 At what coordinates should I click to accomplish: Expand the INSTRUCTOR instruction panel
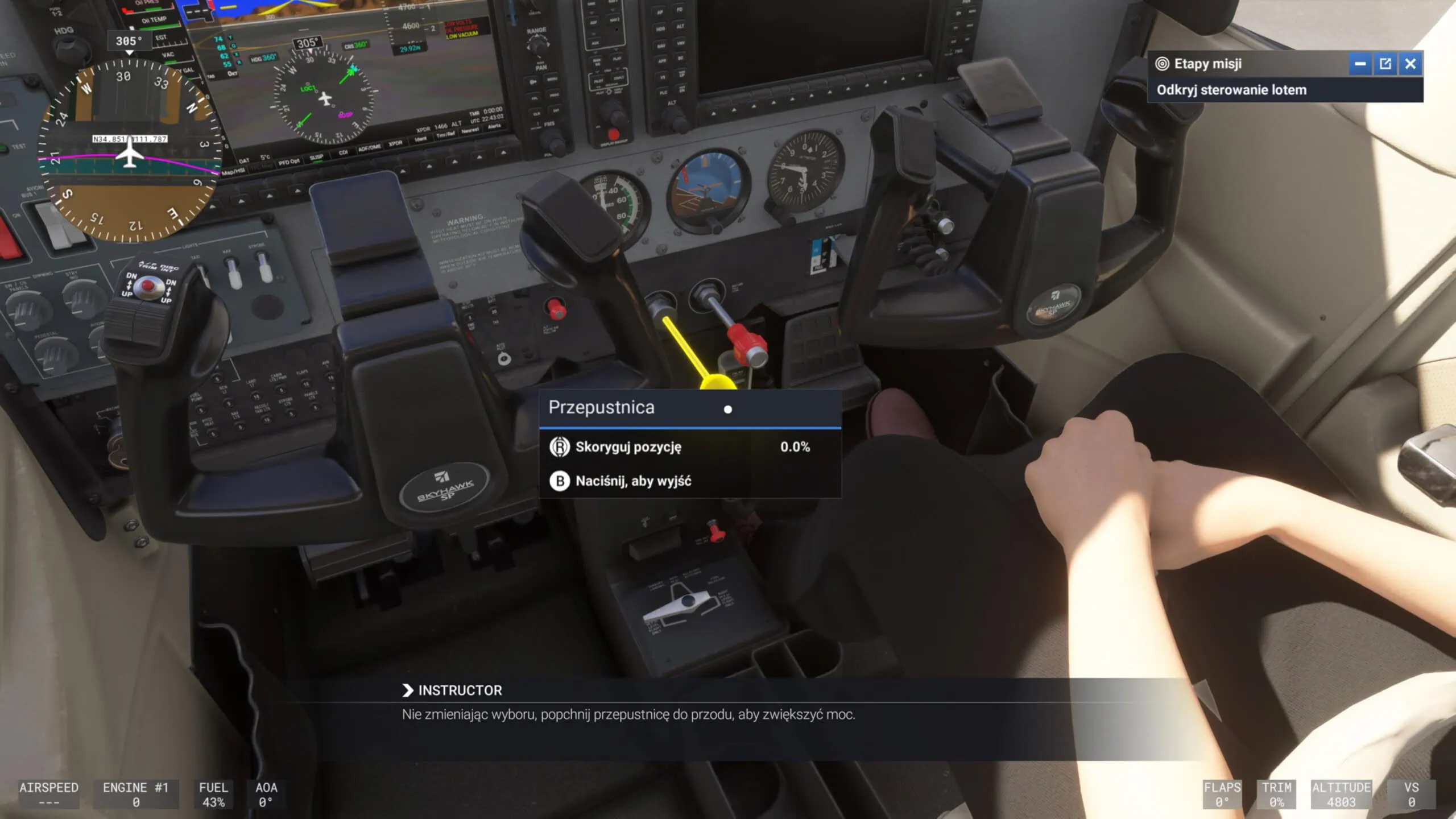pos(407,690)
